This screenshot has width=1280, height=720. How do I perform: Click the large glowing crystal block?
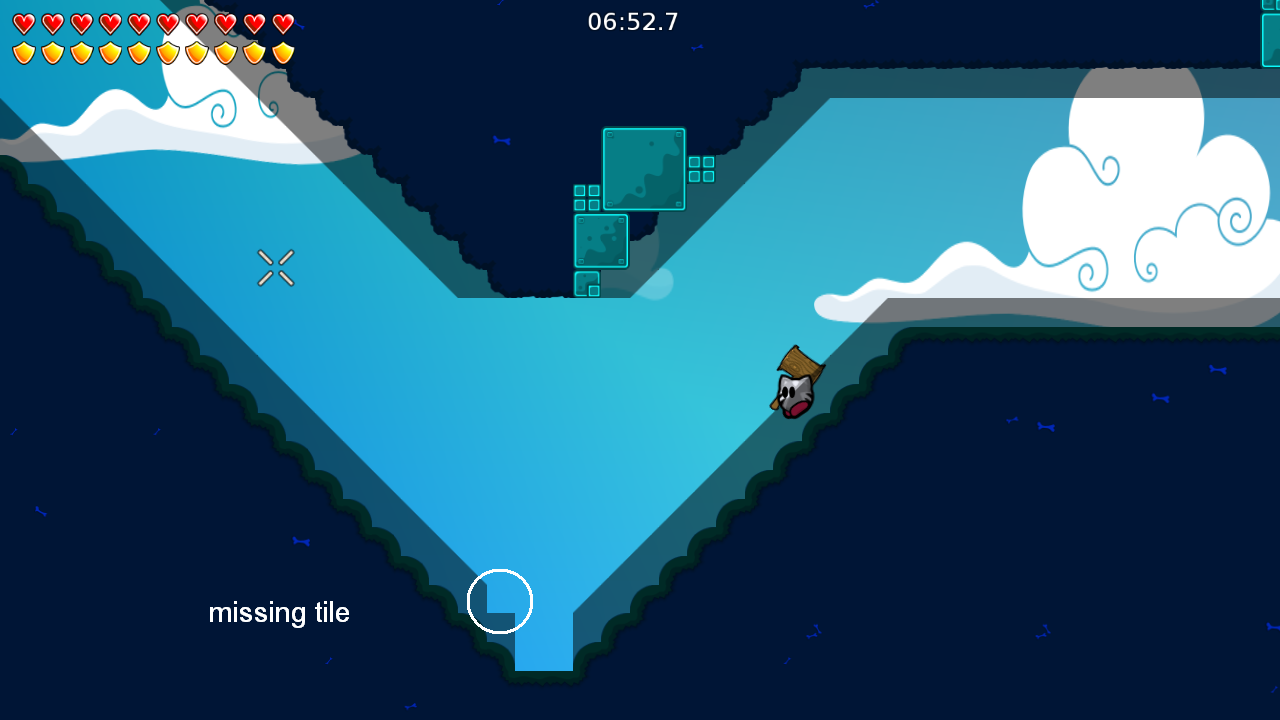point(644,169)
